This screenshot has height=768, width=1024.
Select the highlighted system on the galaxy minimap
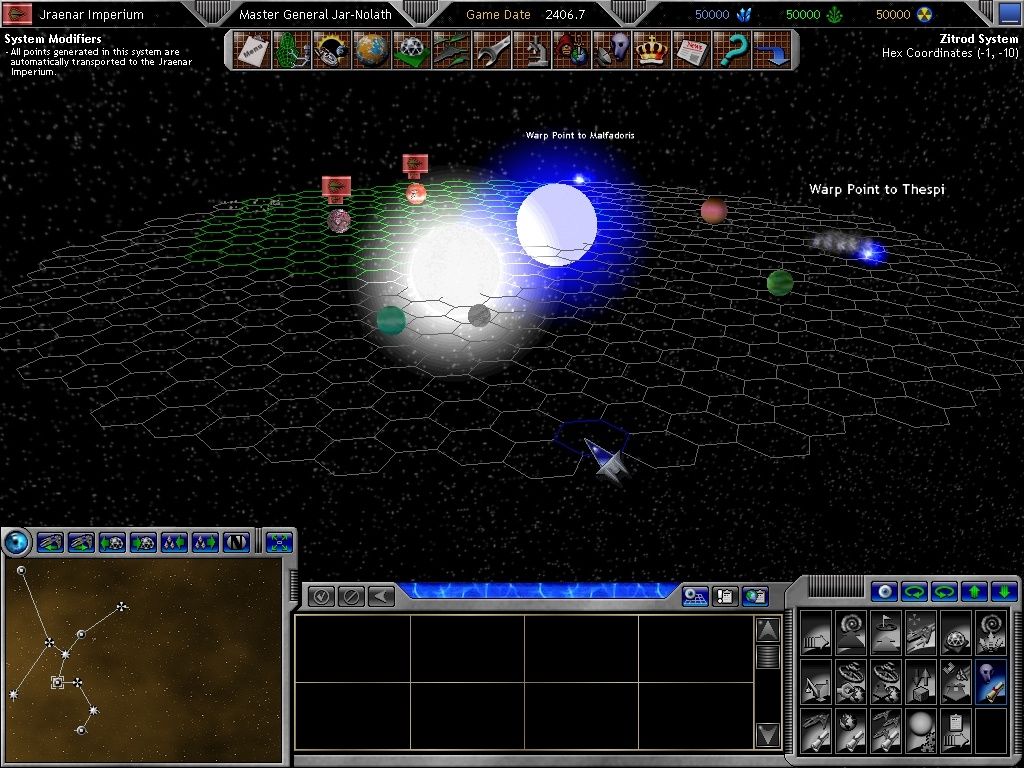pos(58,682)
